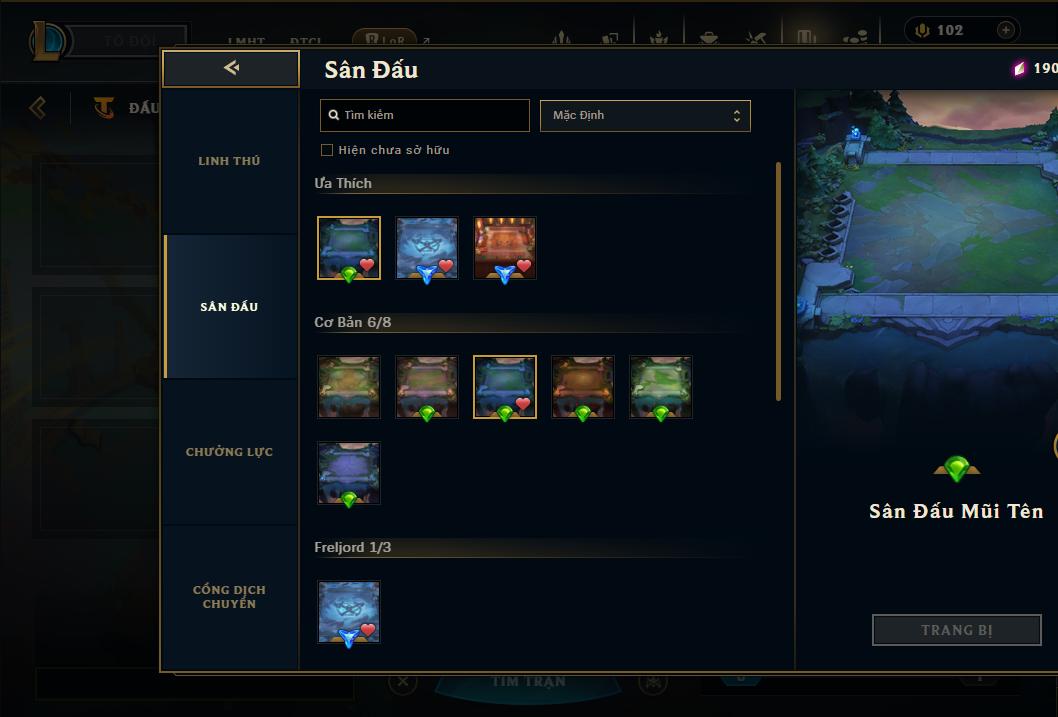Choose the Freljord arena thumbnail

(349, 612)
